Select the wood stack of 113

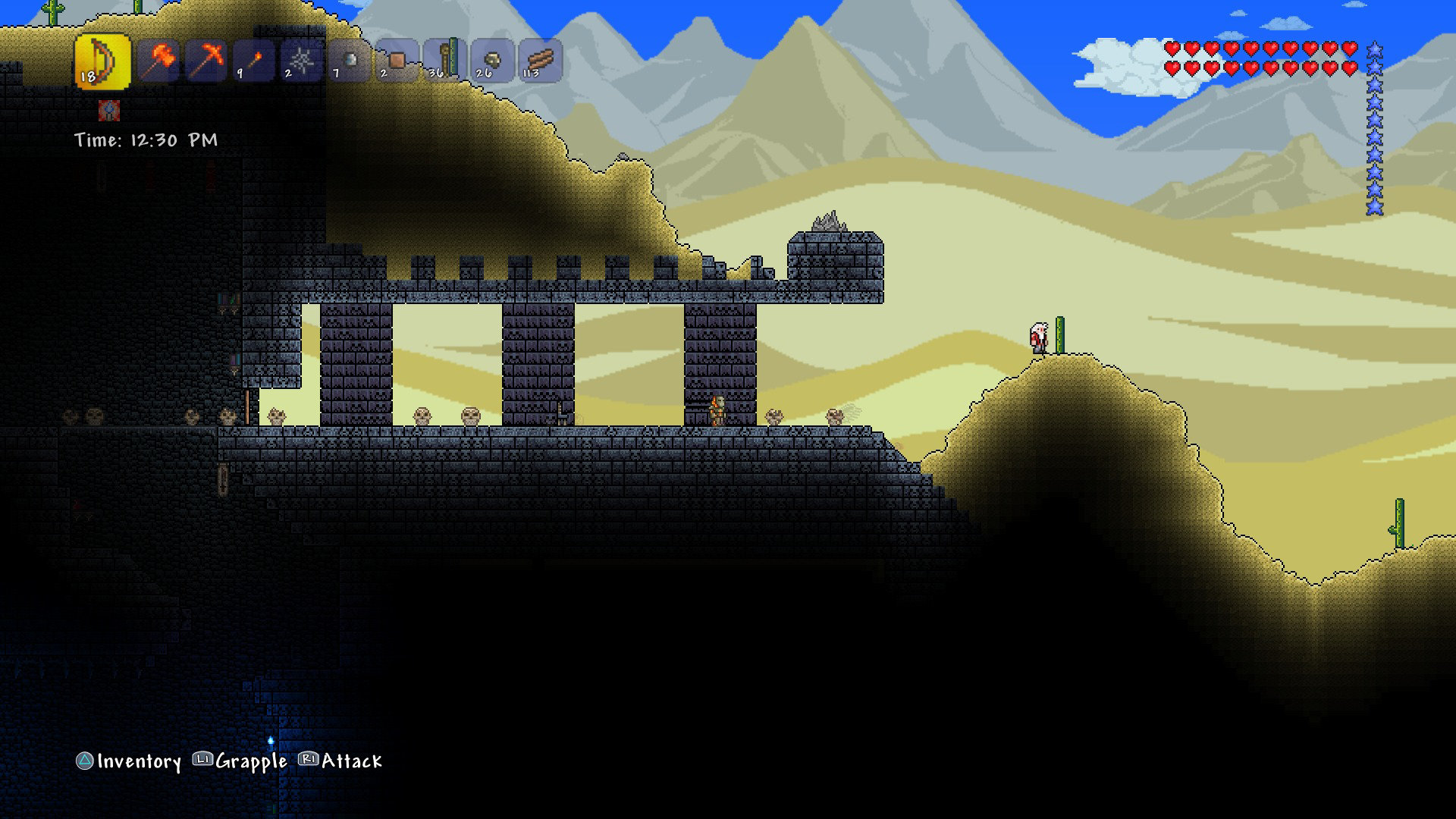(x=540, y=61)
